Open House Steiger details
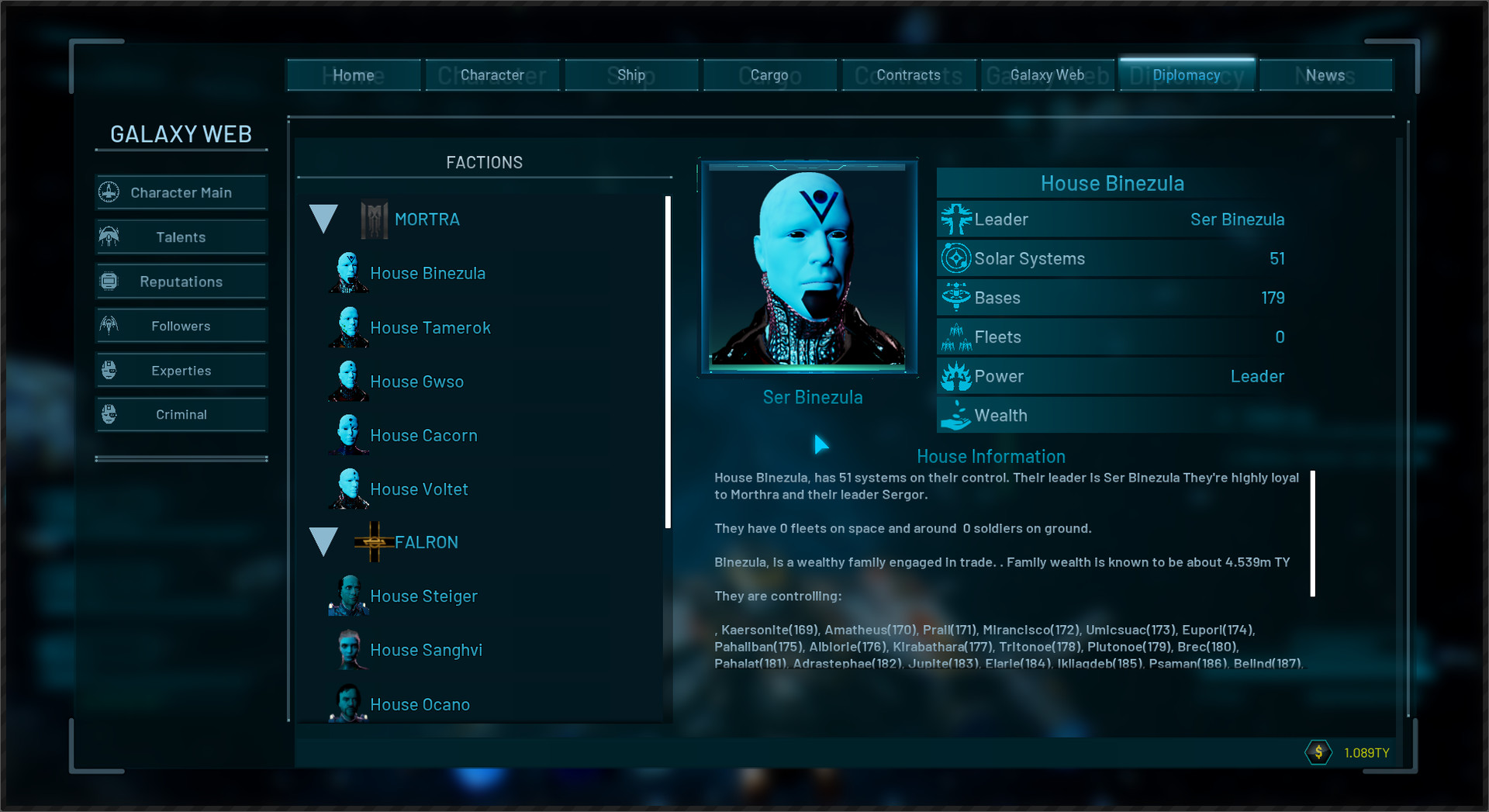 coord(423,596)
